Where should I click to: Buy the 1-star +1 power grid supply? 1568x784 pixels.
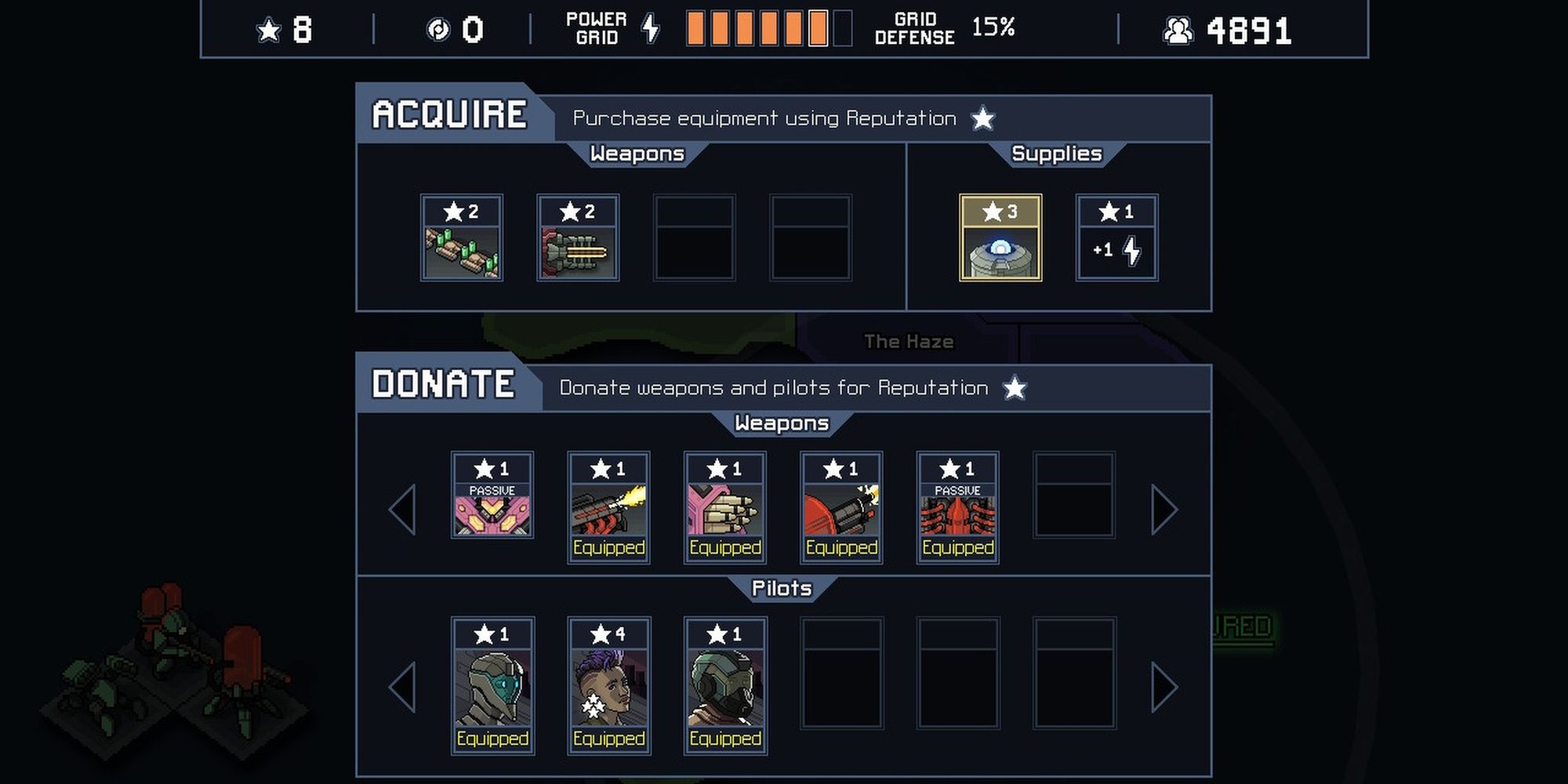point(1116,235)
